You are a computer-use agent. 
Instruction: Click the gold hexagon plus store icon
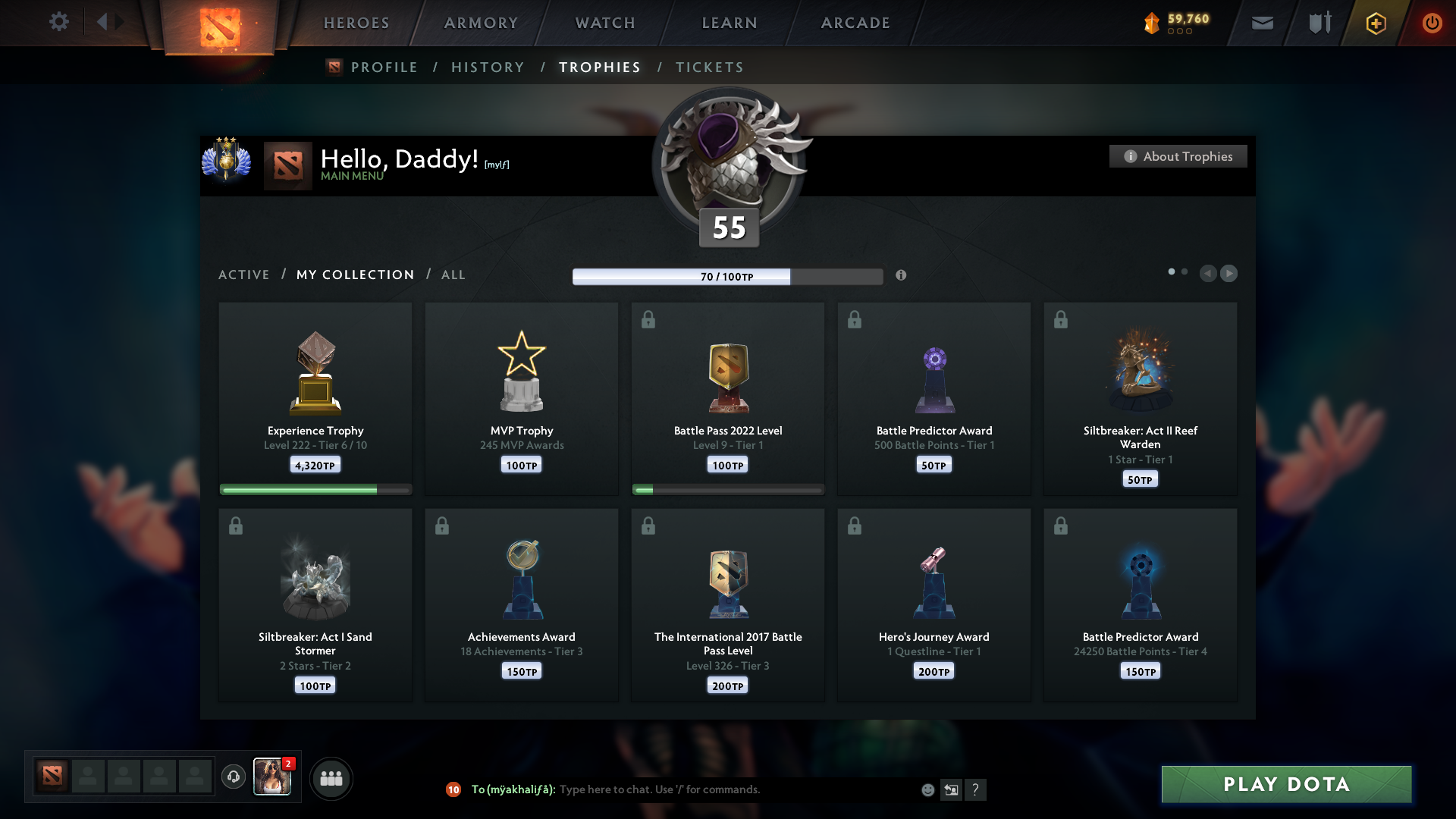point(1376,23)
